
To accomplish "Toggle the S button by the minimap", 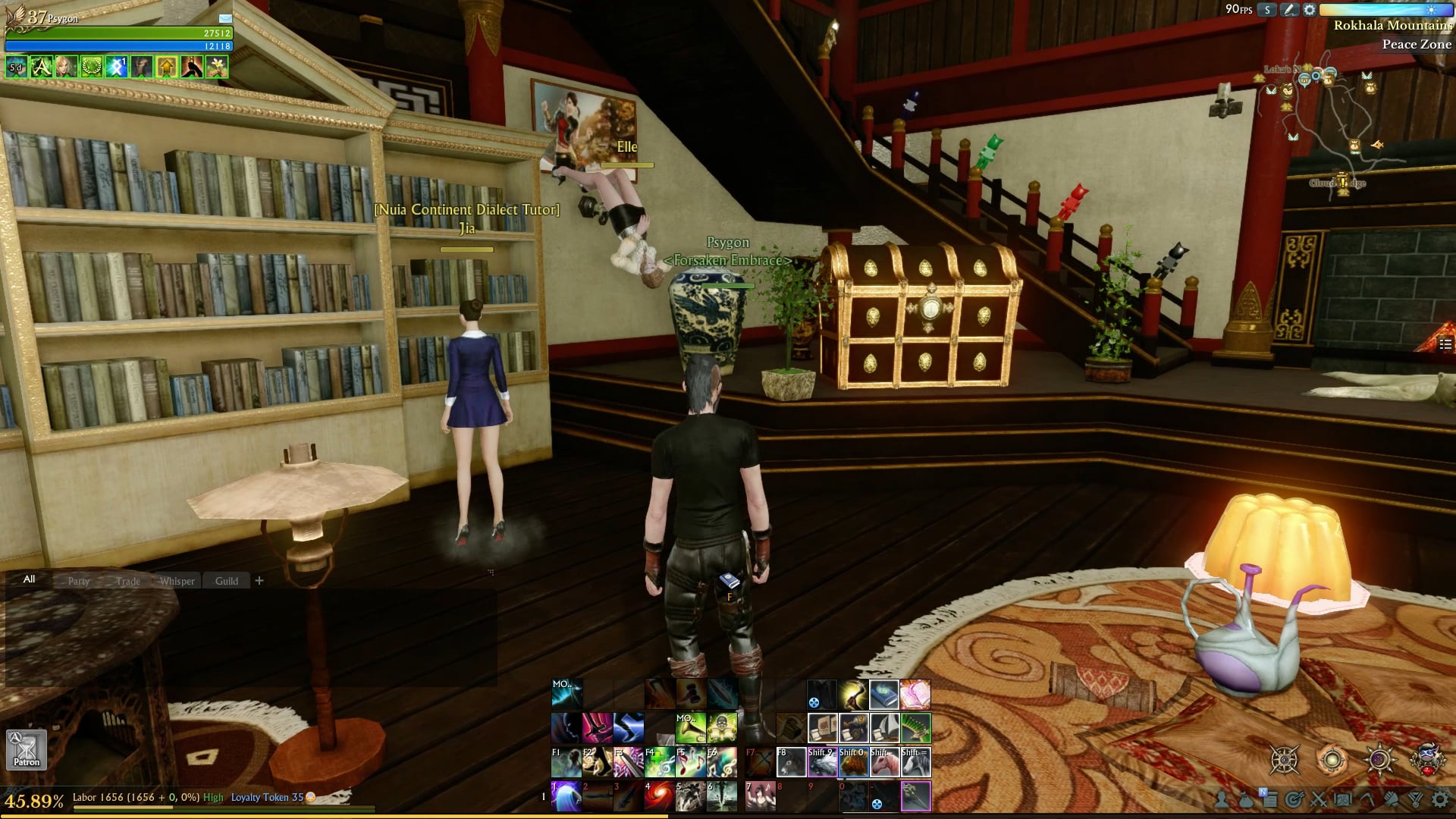I will (1267, 10).
